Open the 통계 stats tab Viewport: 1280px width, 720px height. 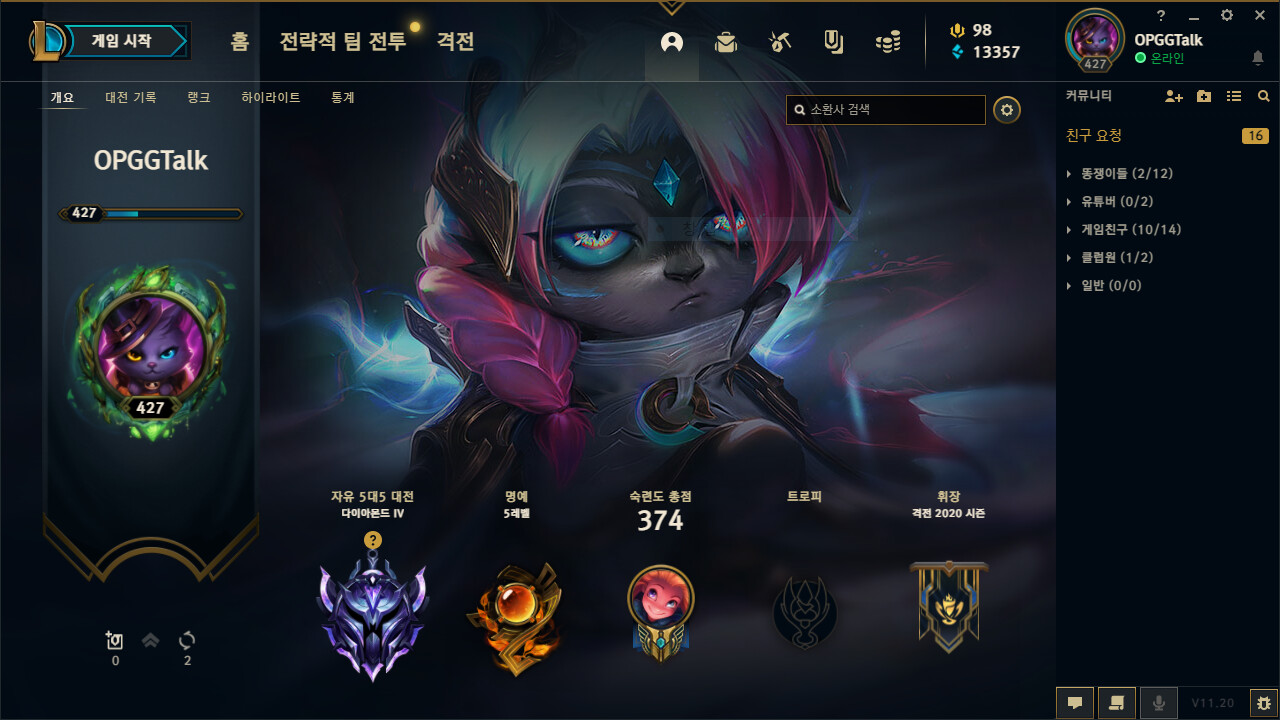[343, 98]
